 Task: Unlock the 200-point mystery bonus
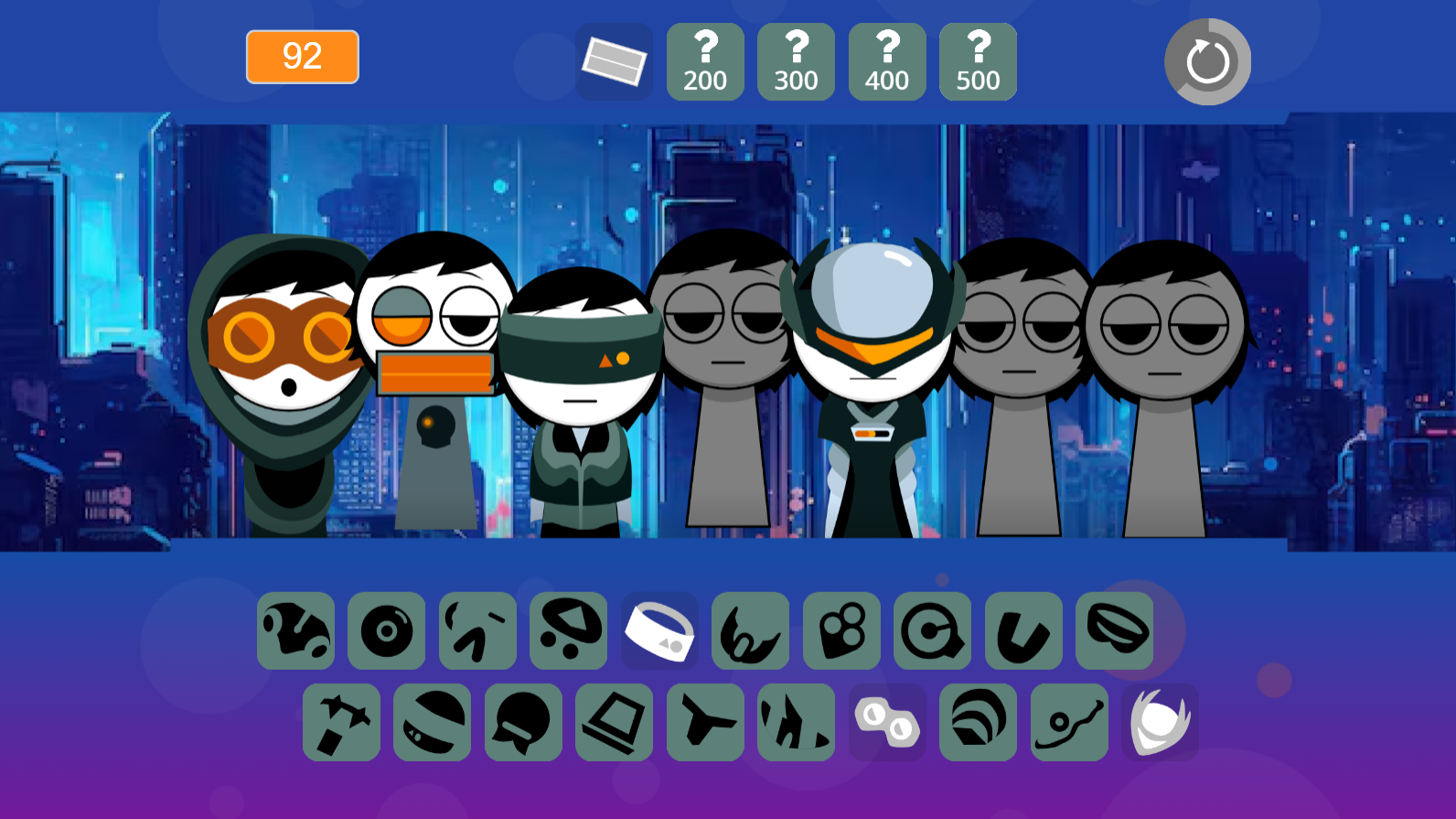[x=704, y=61]
